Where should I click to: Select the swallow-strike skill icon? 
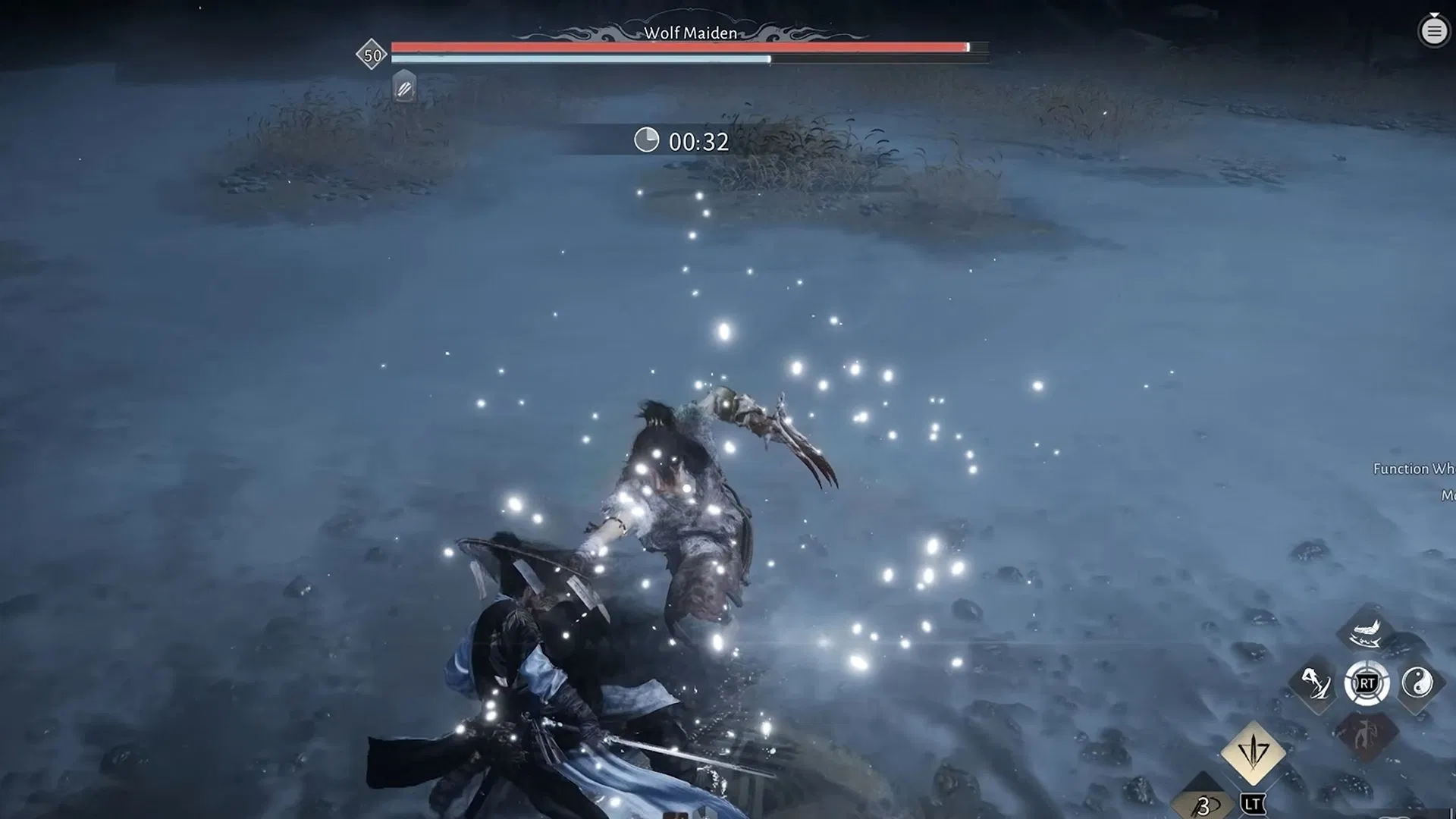1363,637
